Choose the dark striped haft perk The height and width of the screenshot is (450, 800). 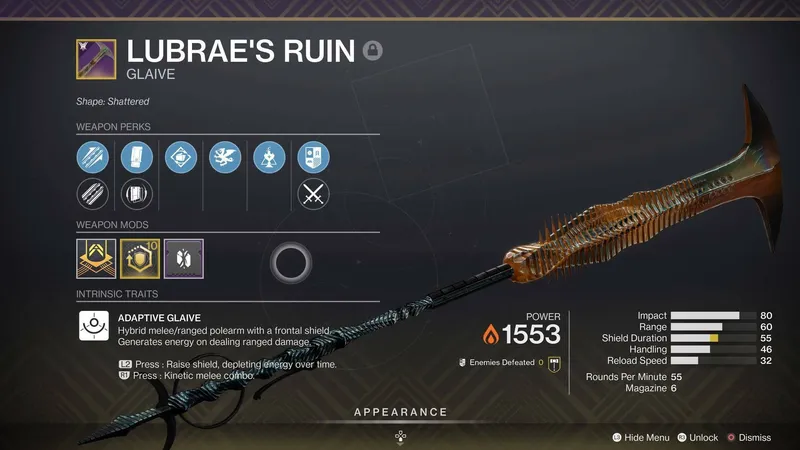[91, 193]
